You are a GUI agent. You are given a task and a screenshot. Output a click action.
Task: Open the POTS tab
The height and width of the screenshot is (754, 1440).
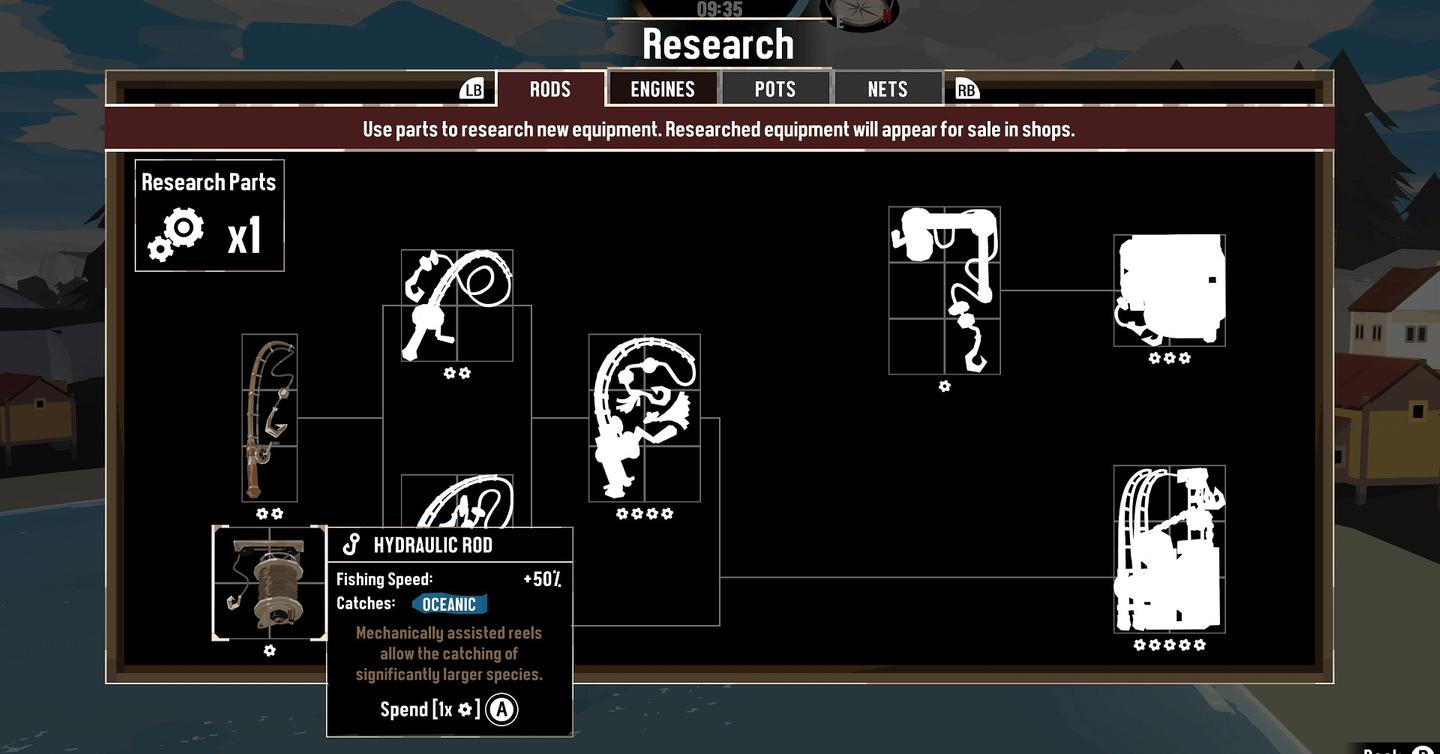[776, 87]
